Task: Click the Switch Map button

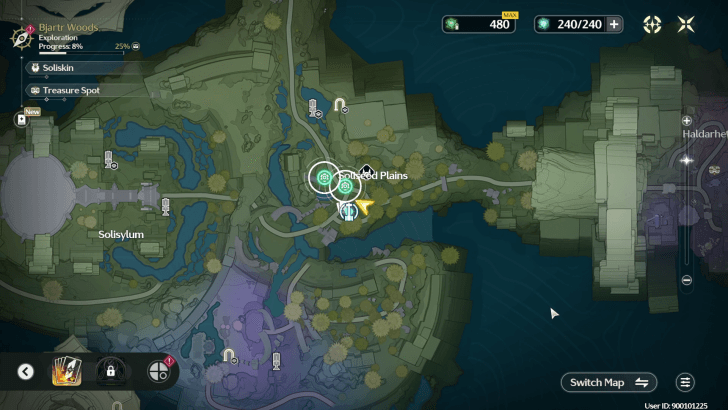Action: click(609, 382)
